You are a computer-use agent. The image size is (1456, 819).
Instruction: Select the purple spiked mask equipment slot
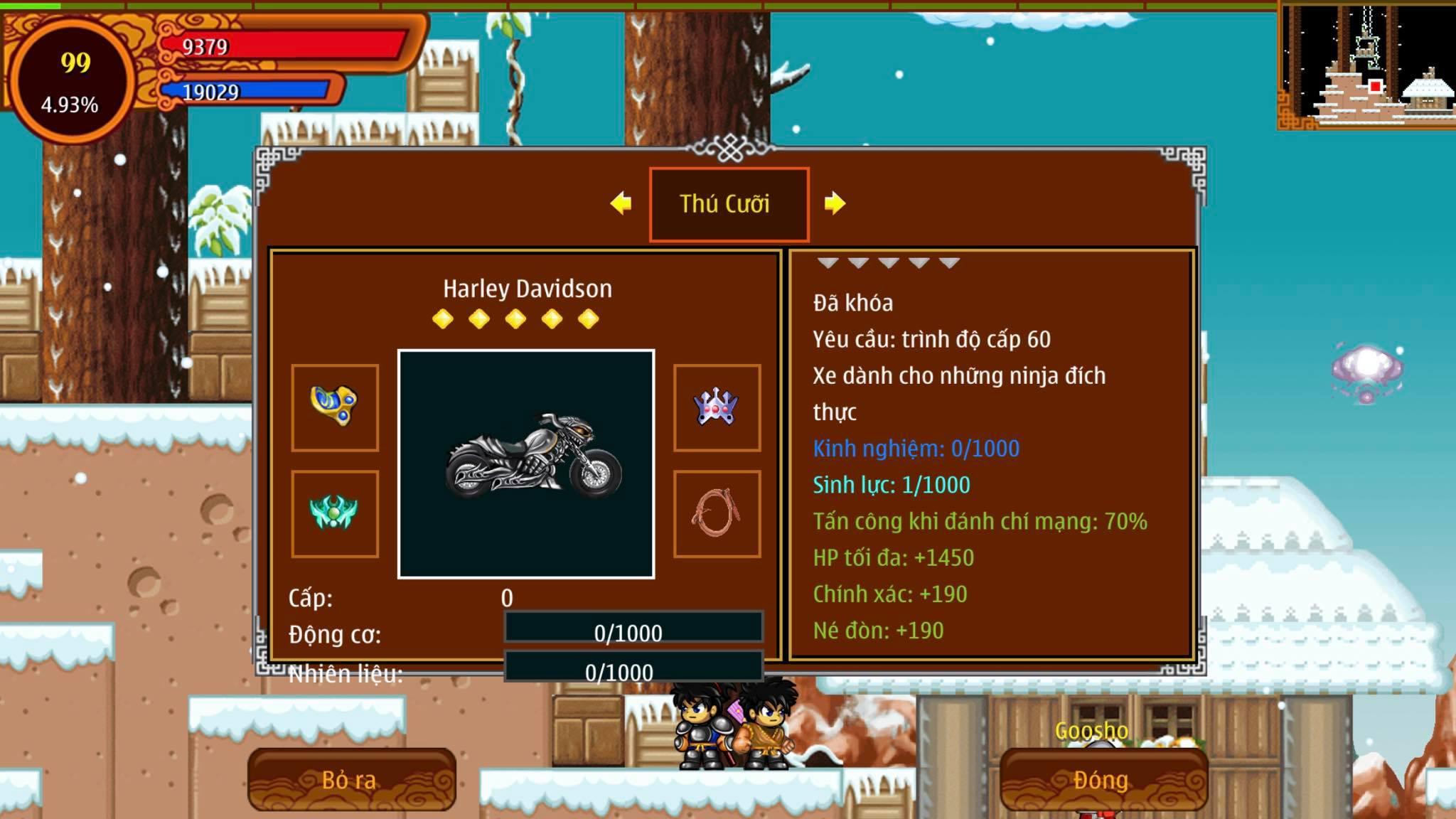(x=717, y=407)
